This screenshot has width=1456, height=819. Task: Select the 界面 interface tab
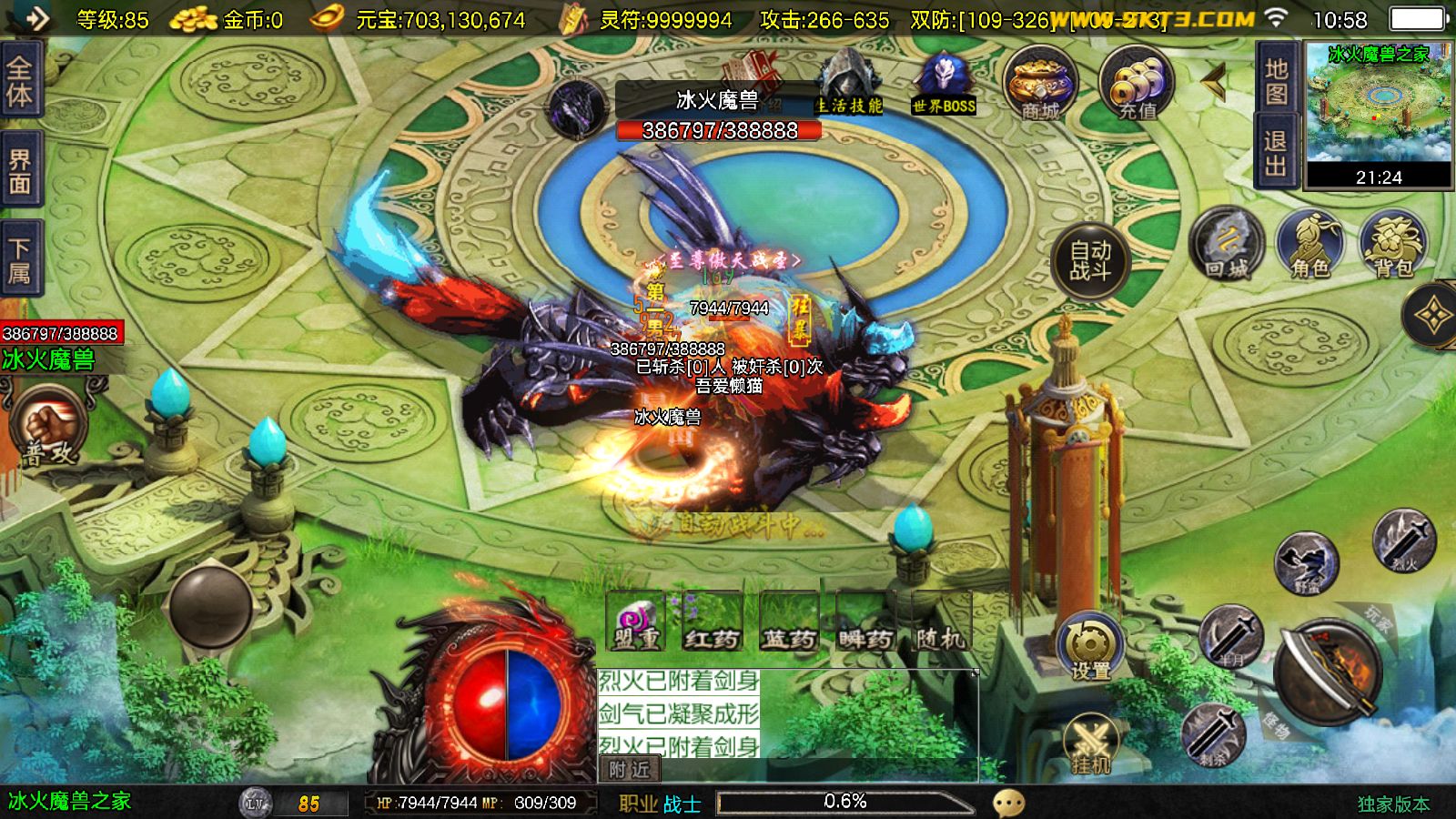[20, 172]
